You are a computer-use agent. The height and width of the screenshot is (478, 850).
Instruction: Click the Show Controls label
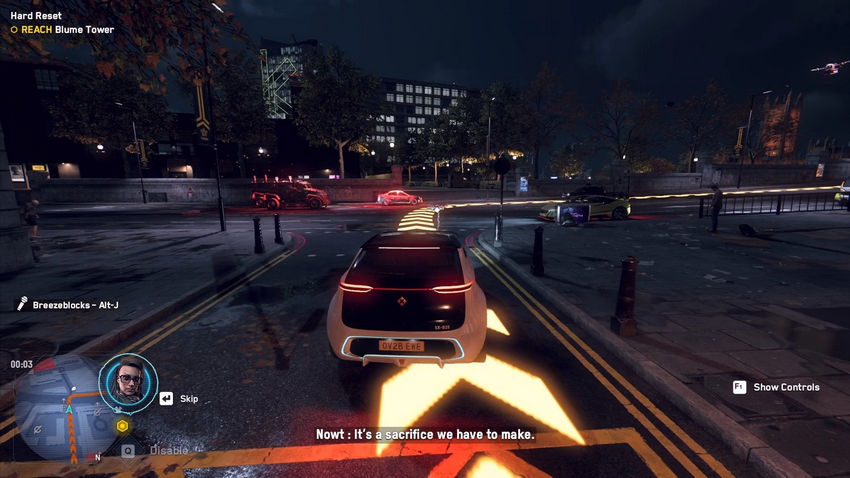coord(786,387)
